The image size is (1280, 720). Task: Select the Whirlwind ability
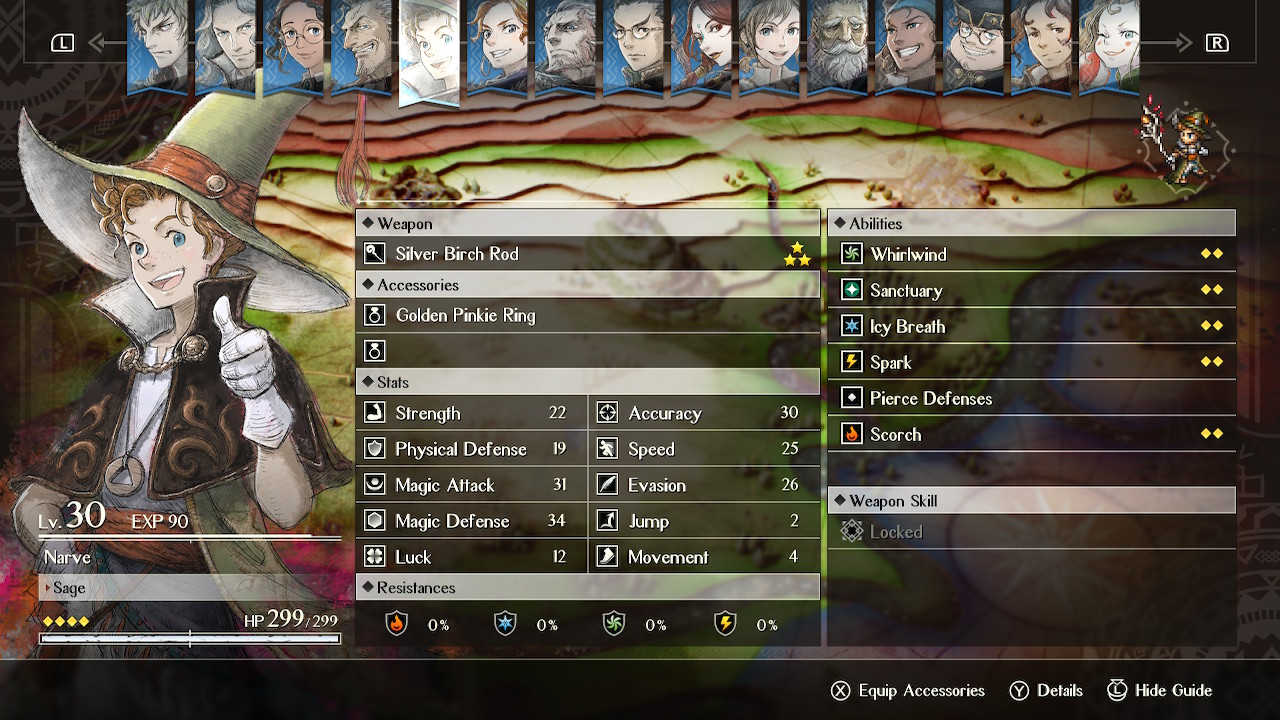point(1031,254)
